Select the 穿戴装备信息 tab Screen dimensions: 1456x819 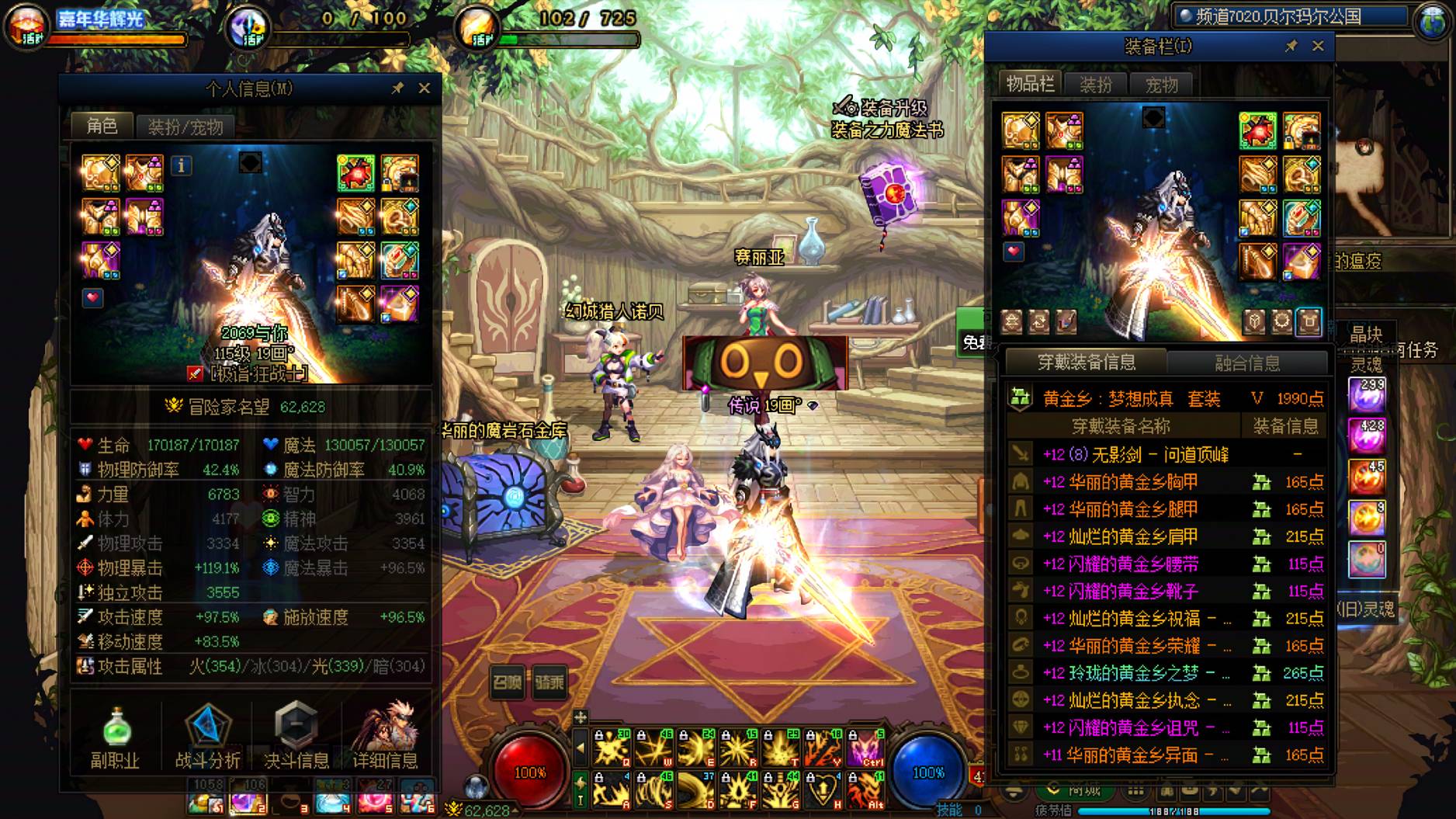[x=1086, y=362]
